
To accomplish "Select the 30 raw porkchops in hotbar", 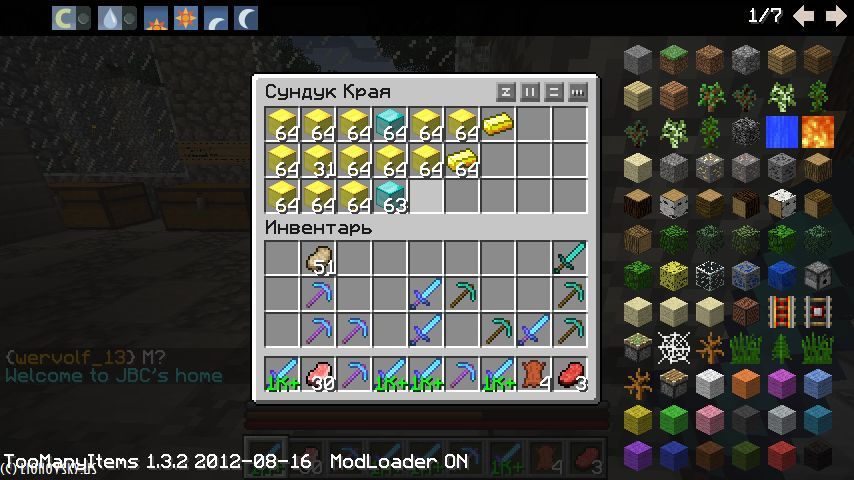I will pyautogui.click(x=319, y=375).
